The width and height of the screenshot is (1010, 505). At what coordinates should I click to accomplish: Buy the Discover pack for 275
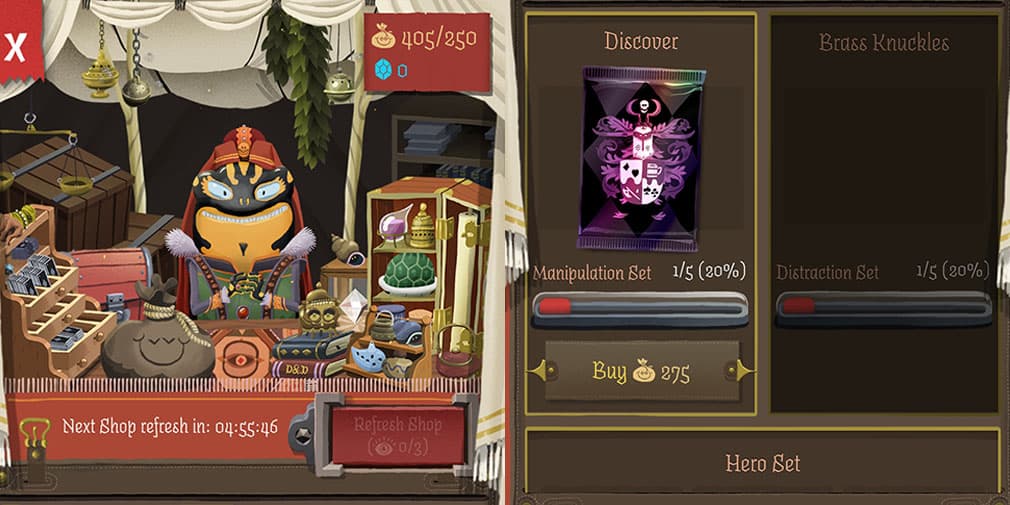pos(641,372)
